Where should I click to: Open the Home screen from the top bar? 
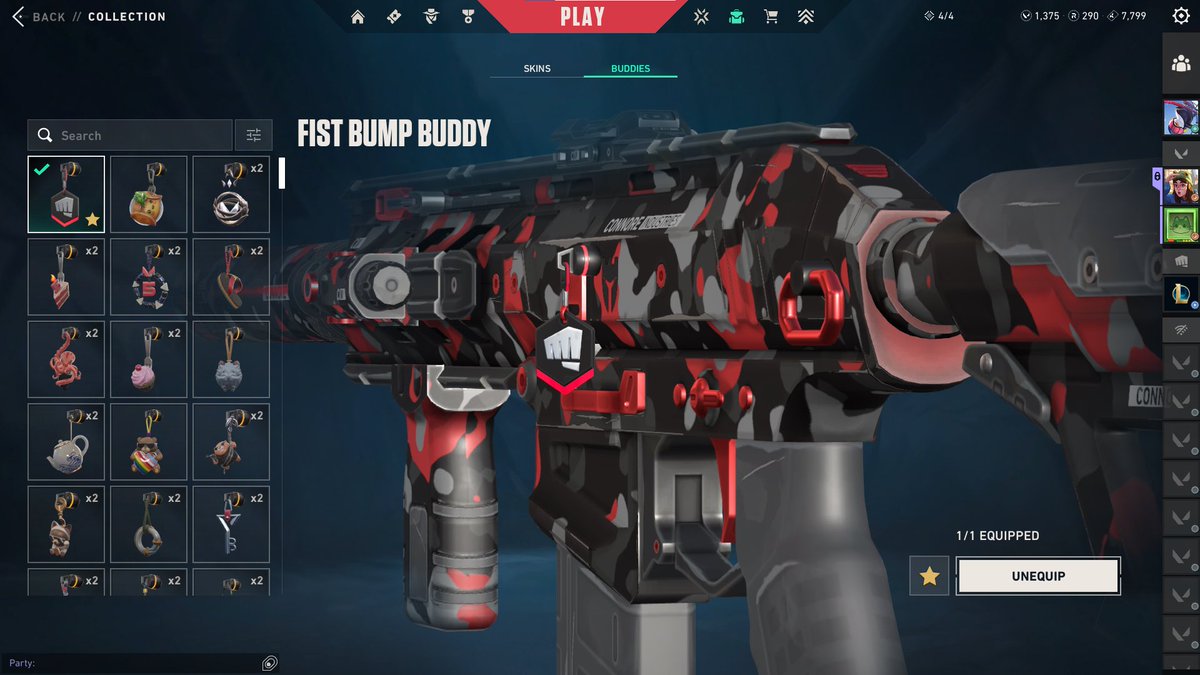click(x=358, y=17)
